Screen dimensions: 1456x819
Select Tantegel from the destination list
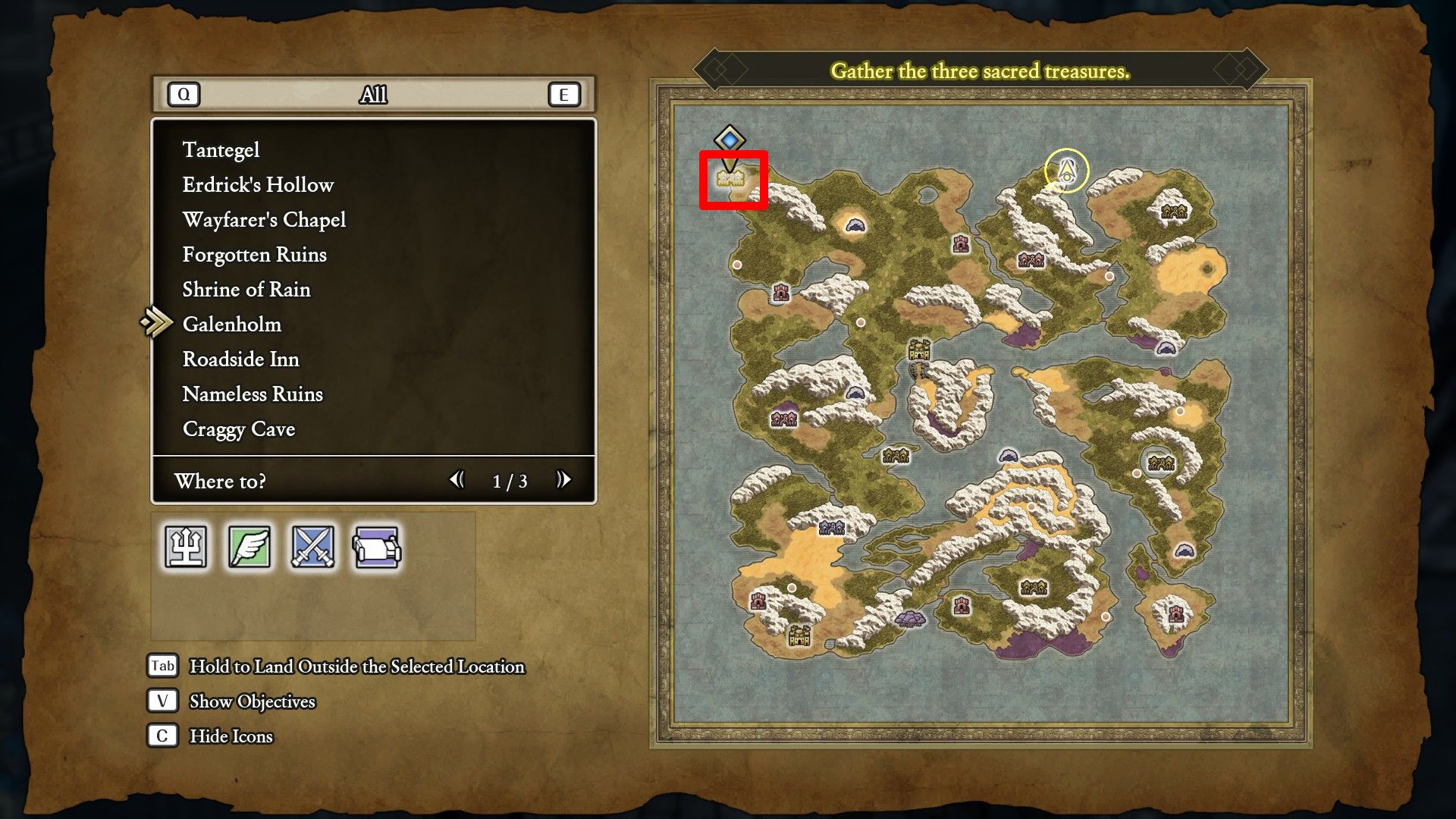(x=221, y=149)
